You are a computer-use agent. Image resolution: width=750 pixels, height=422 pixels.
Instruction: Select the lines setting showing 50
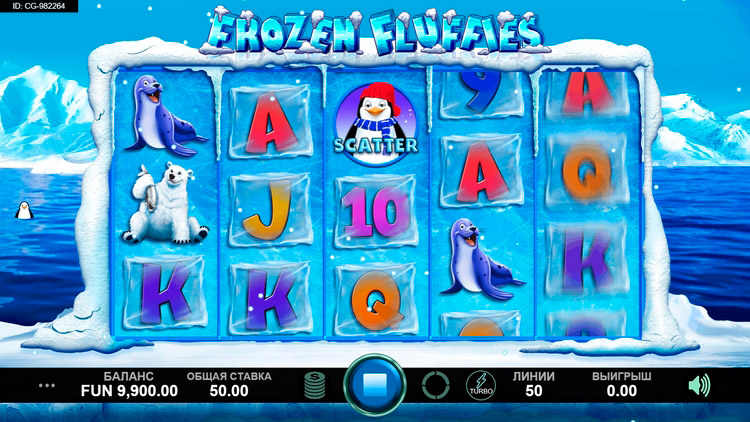coord(533,385)
